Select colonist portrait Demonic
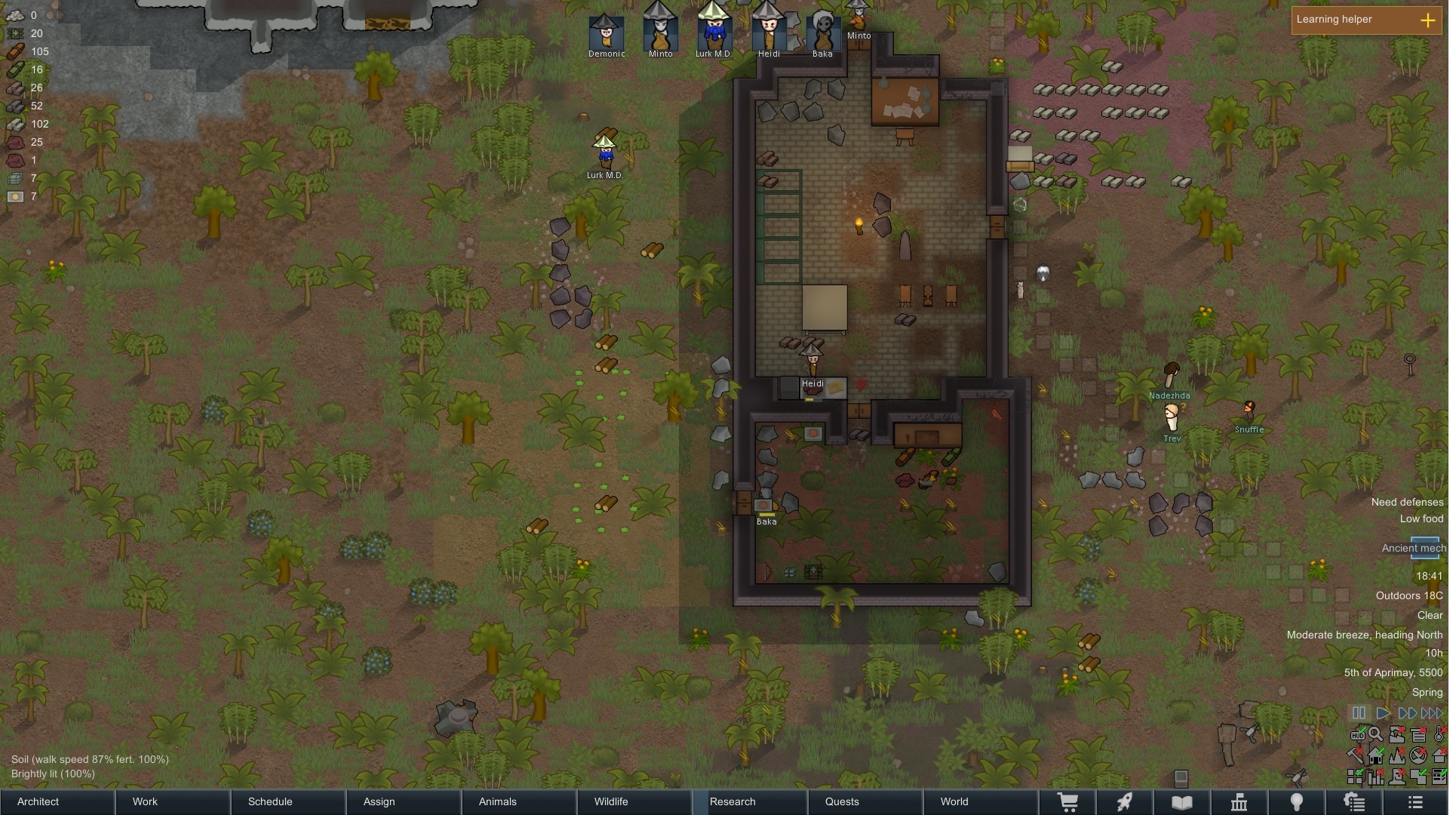1456x815 pixels. [x=607, y=34]
